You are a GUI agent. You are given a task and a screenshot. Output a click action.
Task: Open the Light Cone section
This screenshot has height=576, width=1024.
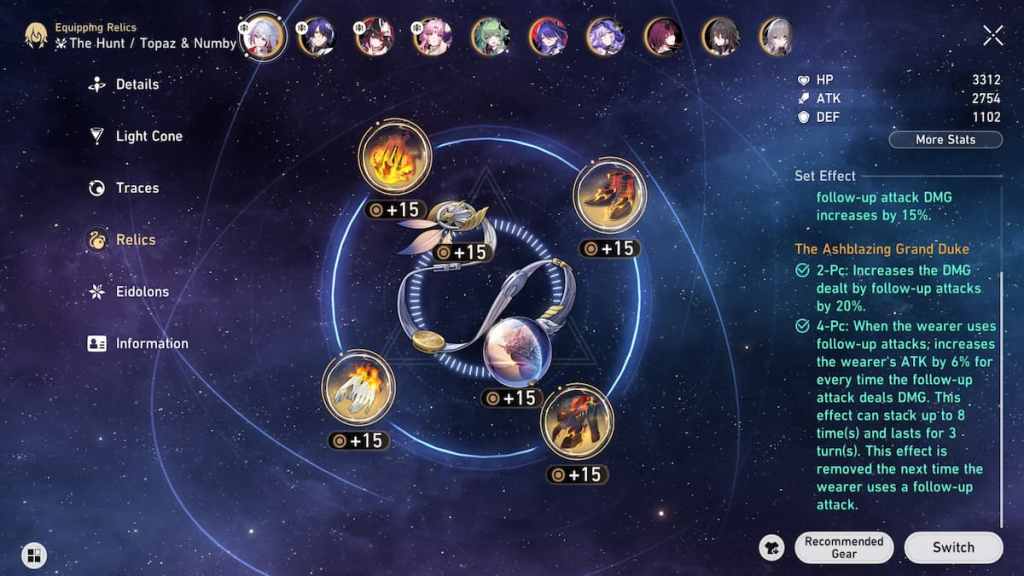(x=148, y=136)
